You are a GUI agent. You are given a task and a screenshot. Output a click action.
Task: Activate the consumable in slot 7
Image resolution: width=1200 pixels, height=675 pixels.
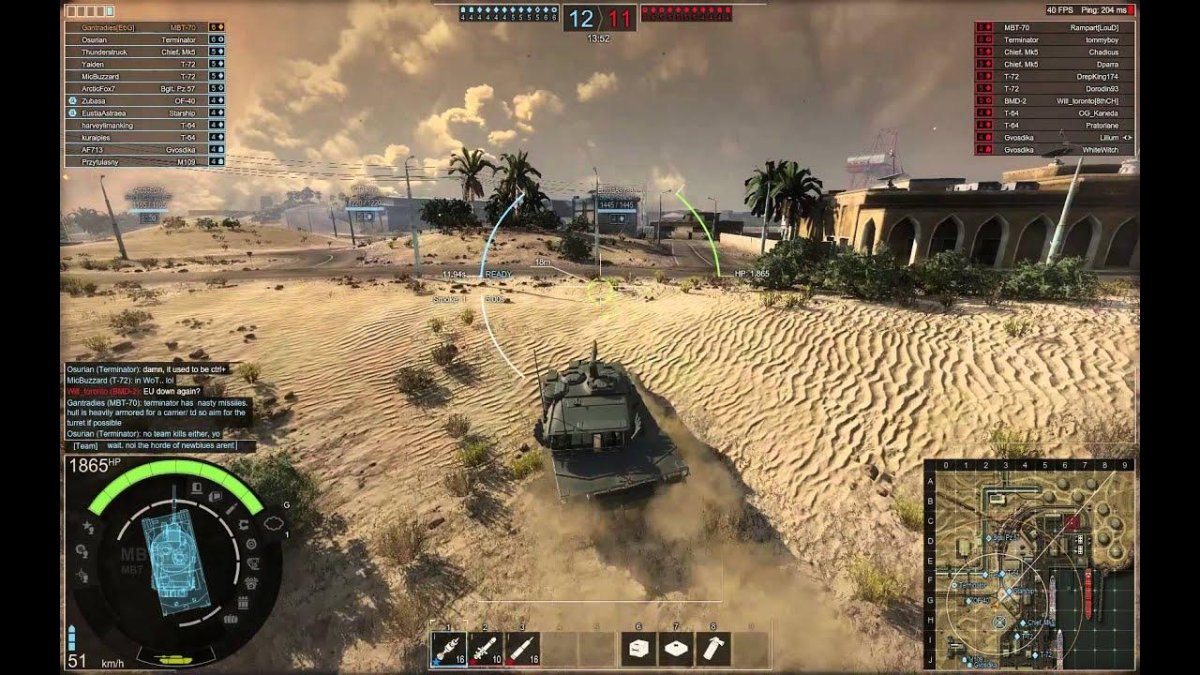coord(676,649)
